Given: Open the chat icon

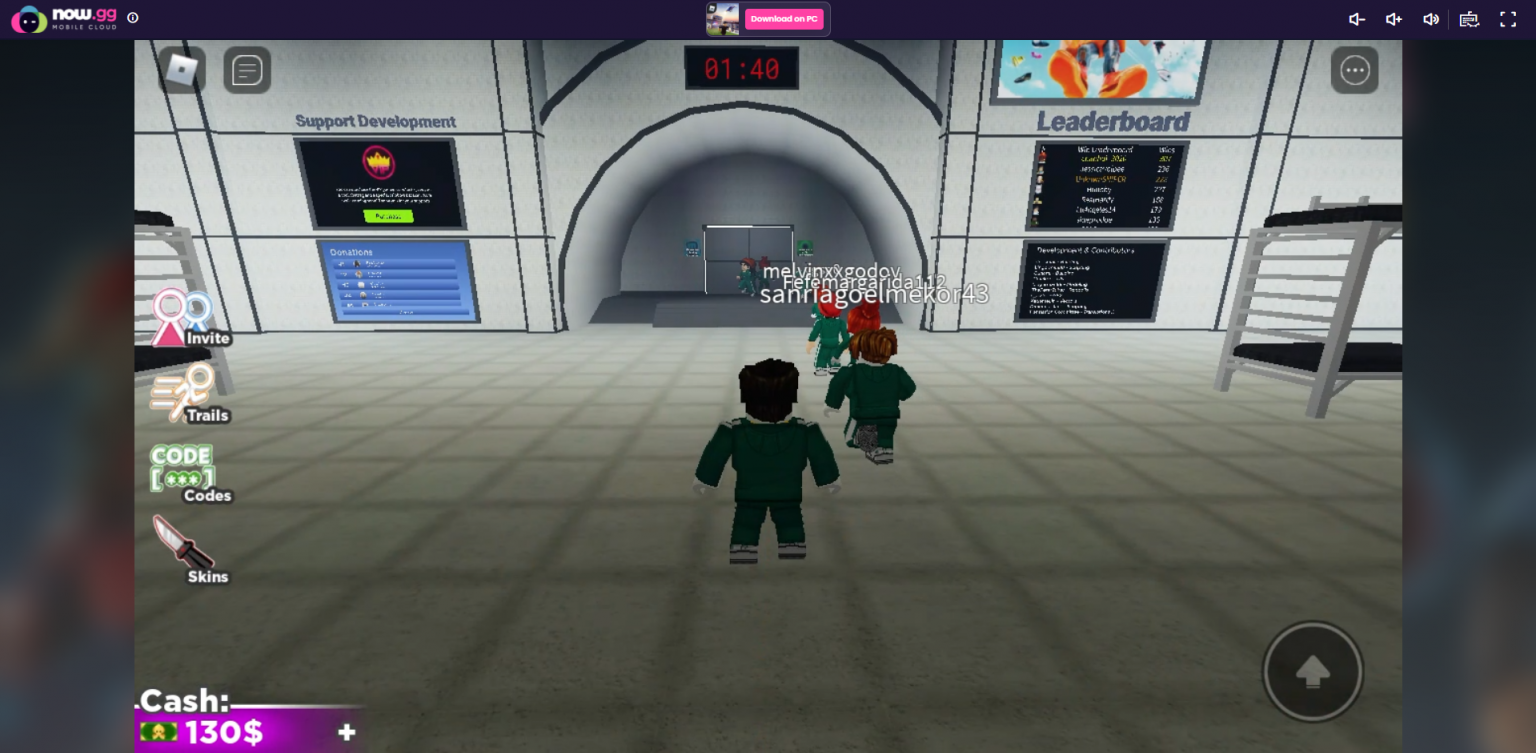Looking at the screenshot, I should click(246, 69).
